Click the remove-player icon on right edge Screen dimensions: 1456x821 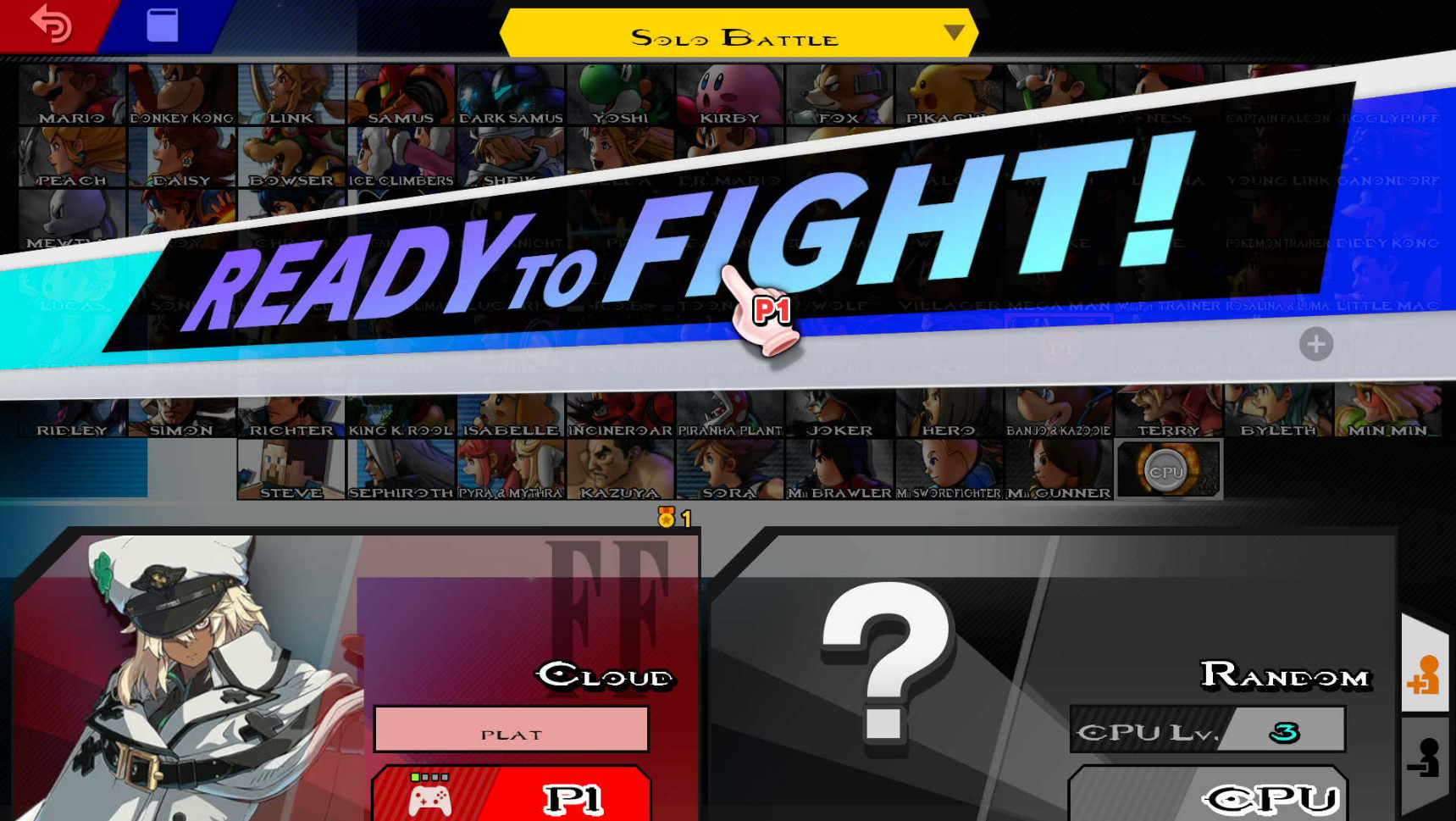pos(1426,758)
